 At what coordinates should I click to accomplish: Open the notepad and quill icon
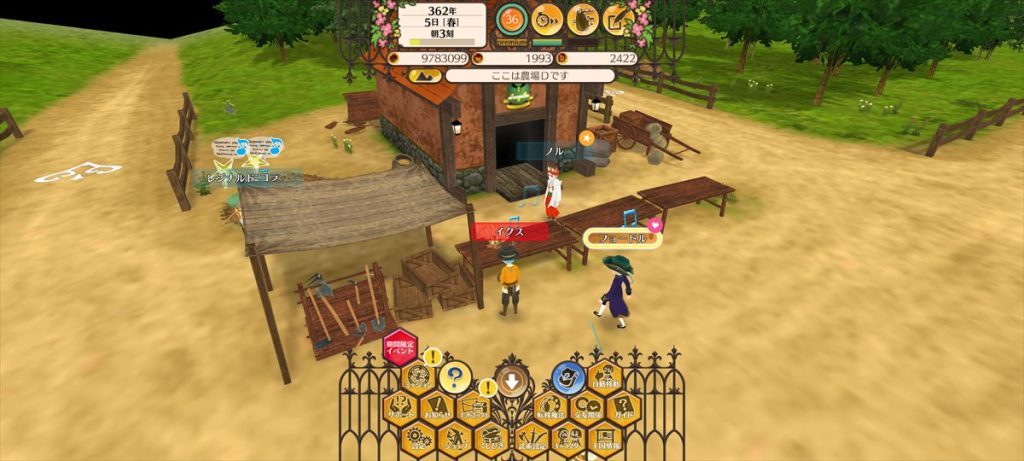pos(617,18)
